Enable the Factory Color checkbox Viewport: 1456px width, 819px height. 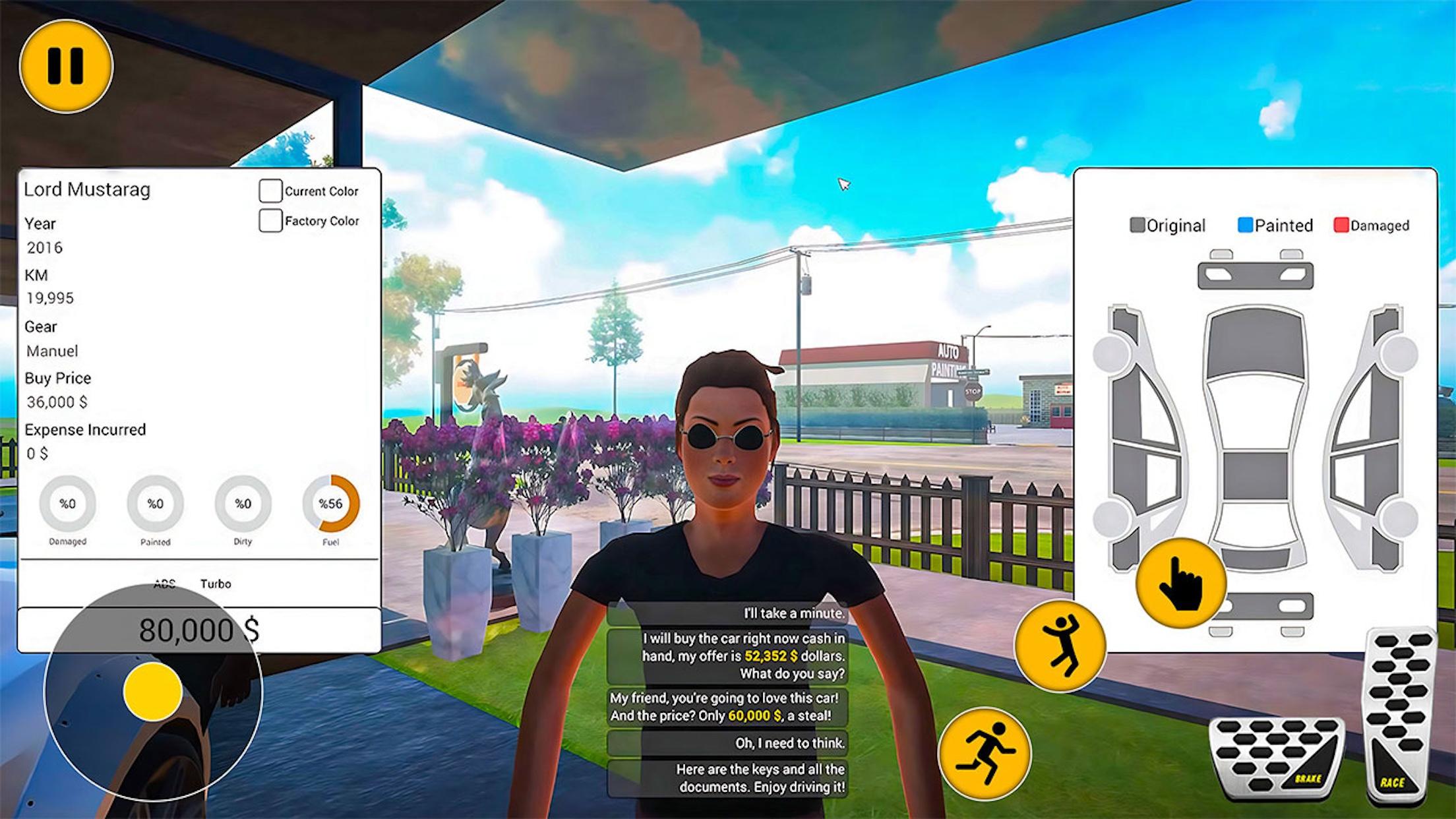coord(270,220)
